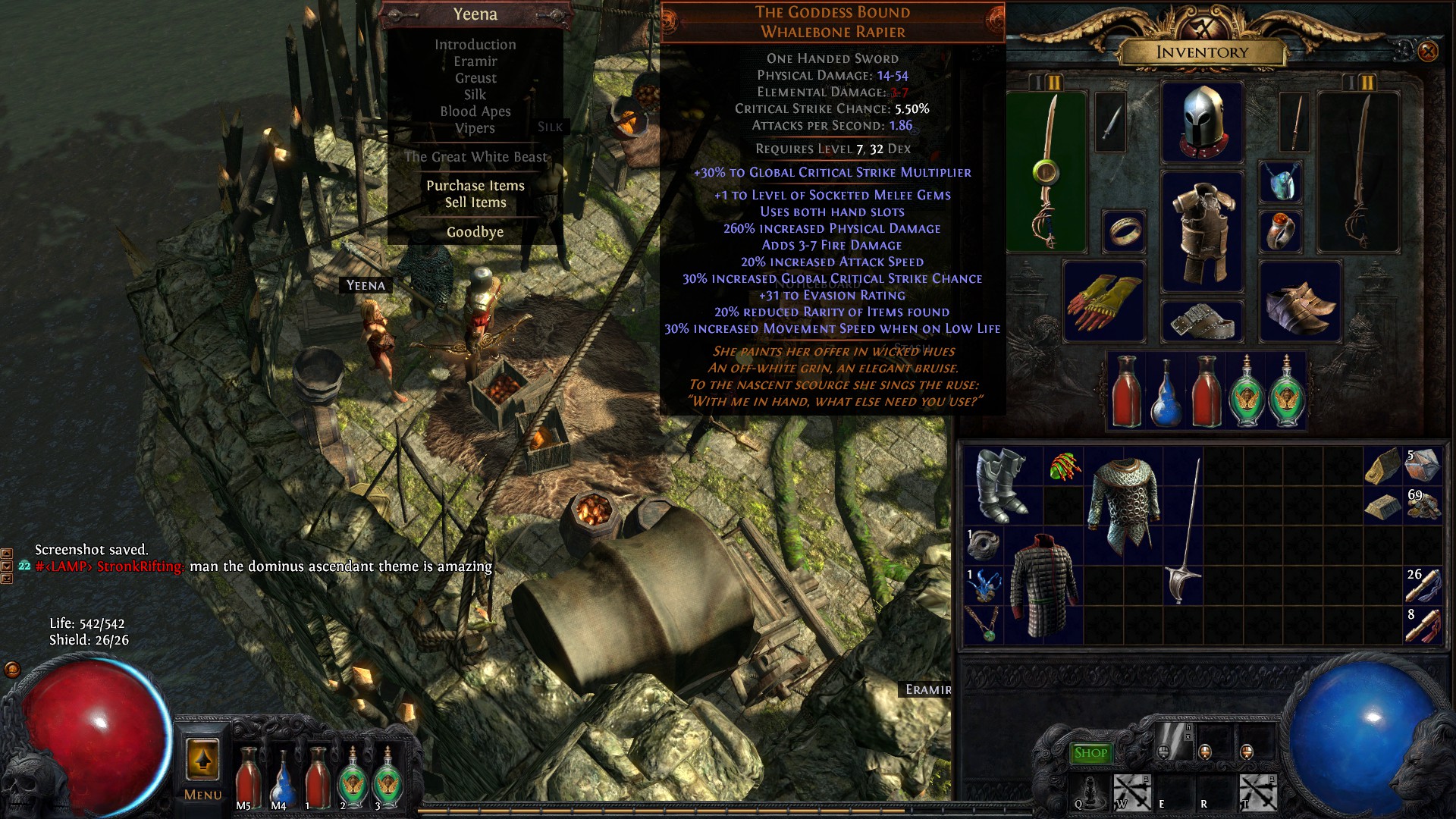Select the chainmail armour in inventory
Viewport: 1456px width, 819px height.
click(x=1123, y=504)
